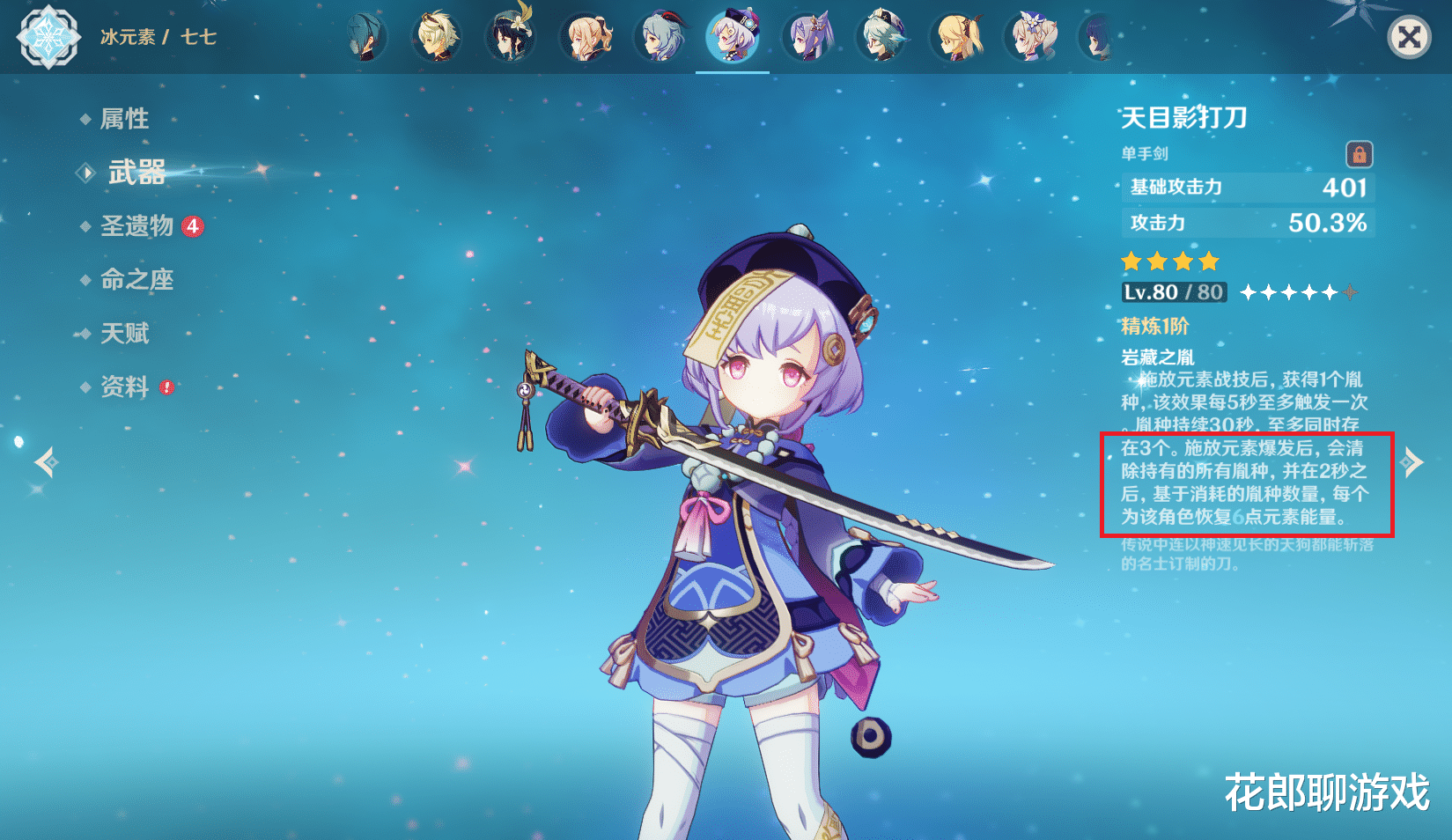This screenshot has width=1452, height=840.
Task: Toggle the weapon lock icon
Action: tap(1359, 155)
